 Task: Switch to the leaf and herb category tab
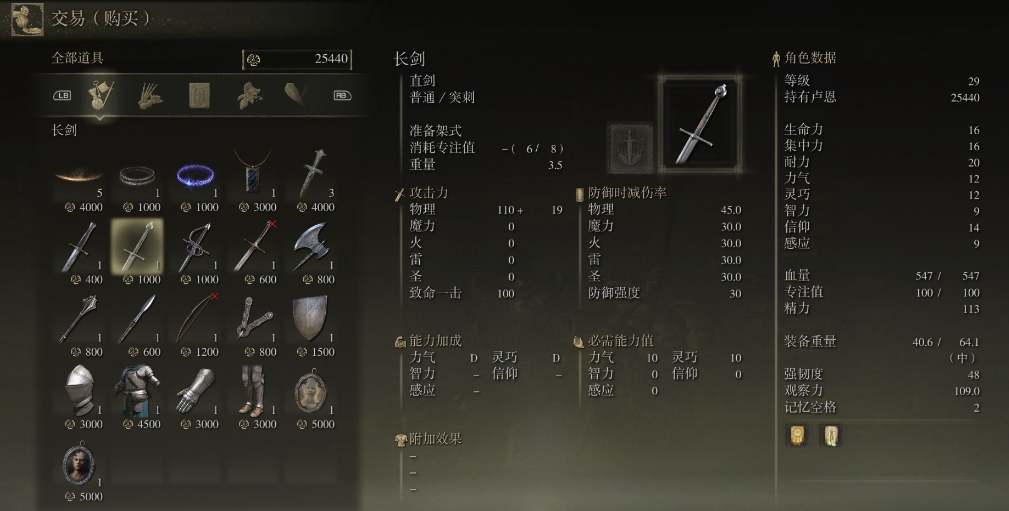click(248, 95)
